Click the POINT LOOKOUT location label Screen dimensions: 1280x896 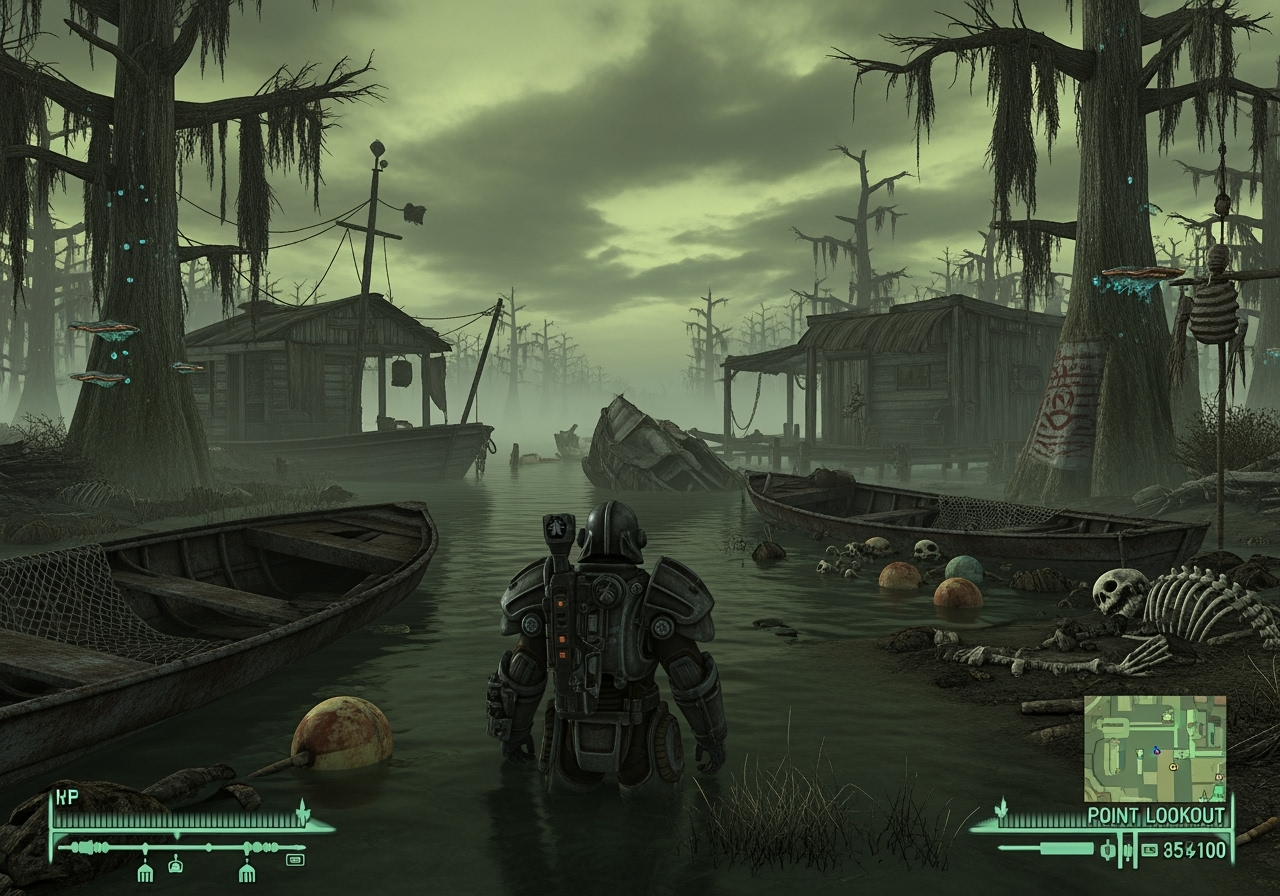click(x=1156, y=814)
